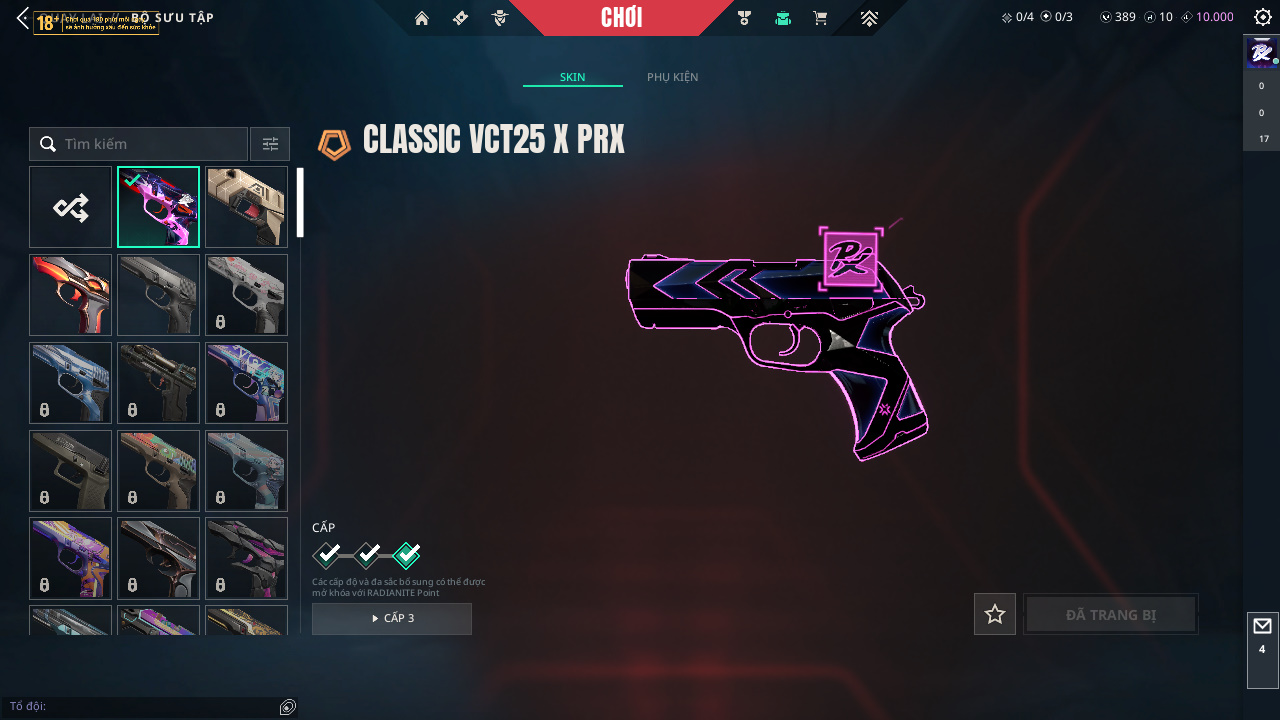Select the first level checkmark diamond
This screenshot has width=1280, height=720.
point(327,555)
